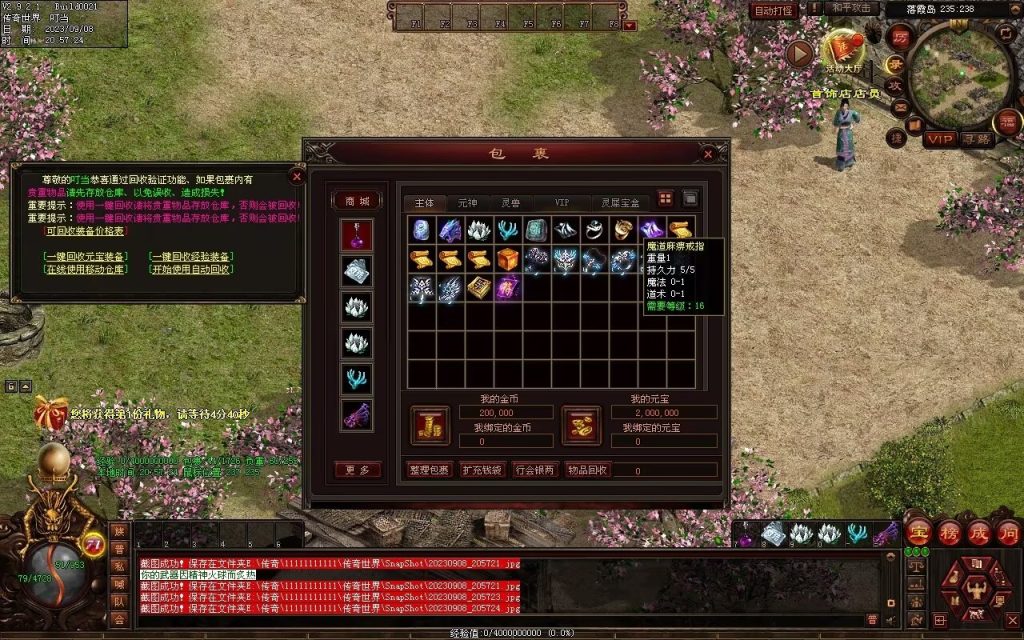Open the 商城 shop

coord(357,201)
